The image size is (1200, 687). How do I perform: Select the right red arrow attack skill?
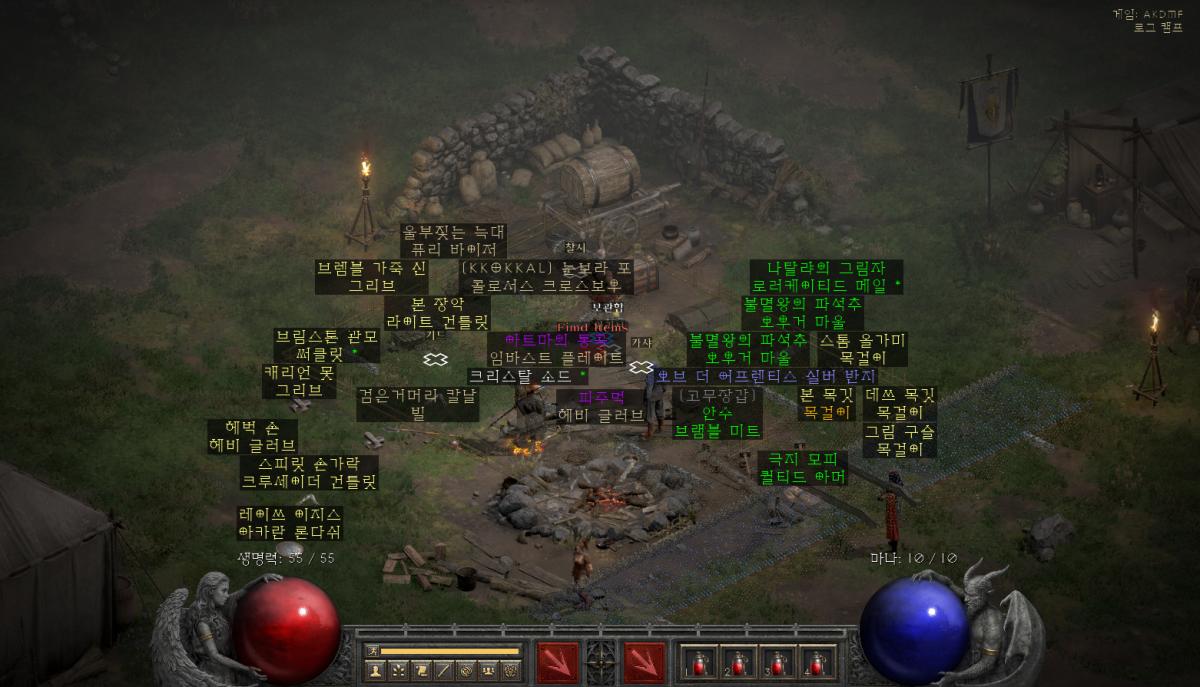click(645, 661)
